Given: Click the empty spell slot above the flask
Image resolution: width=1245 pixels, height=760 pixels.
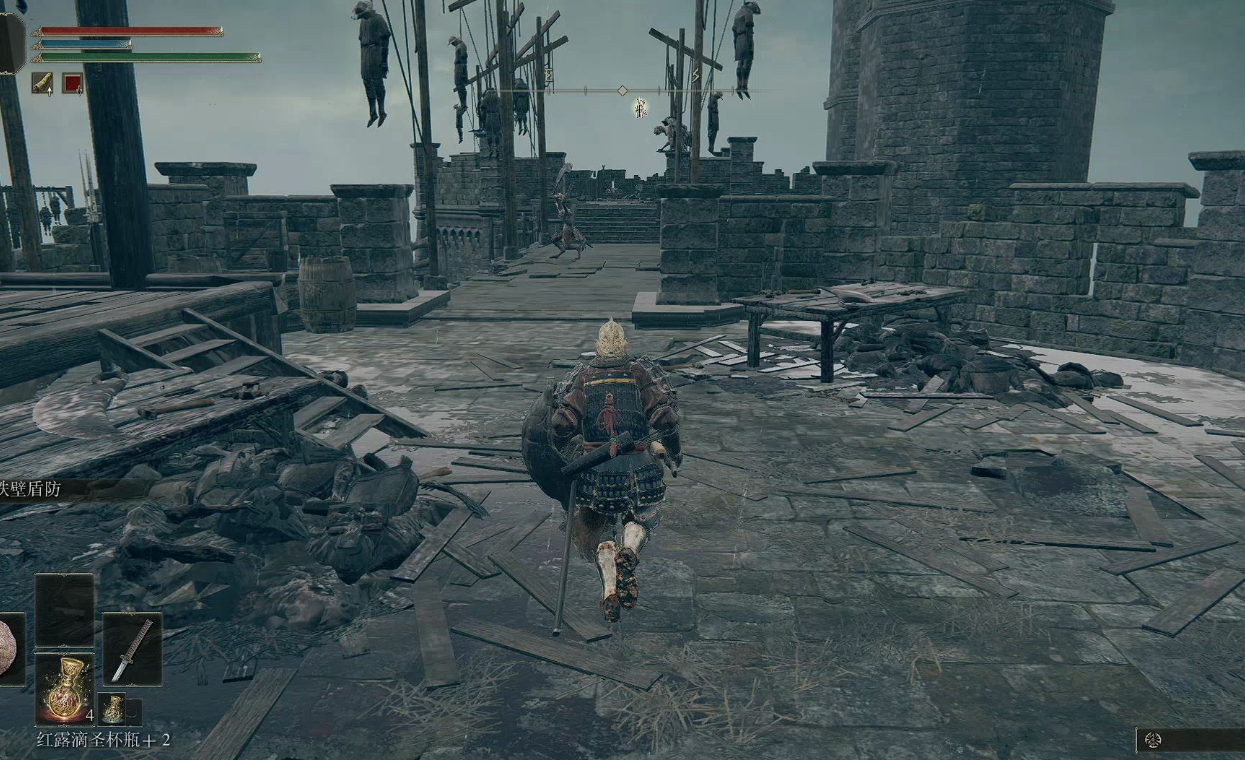Looking at the screenshot, I should coord(65,610).
